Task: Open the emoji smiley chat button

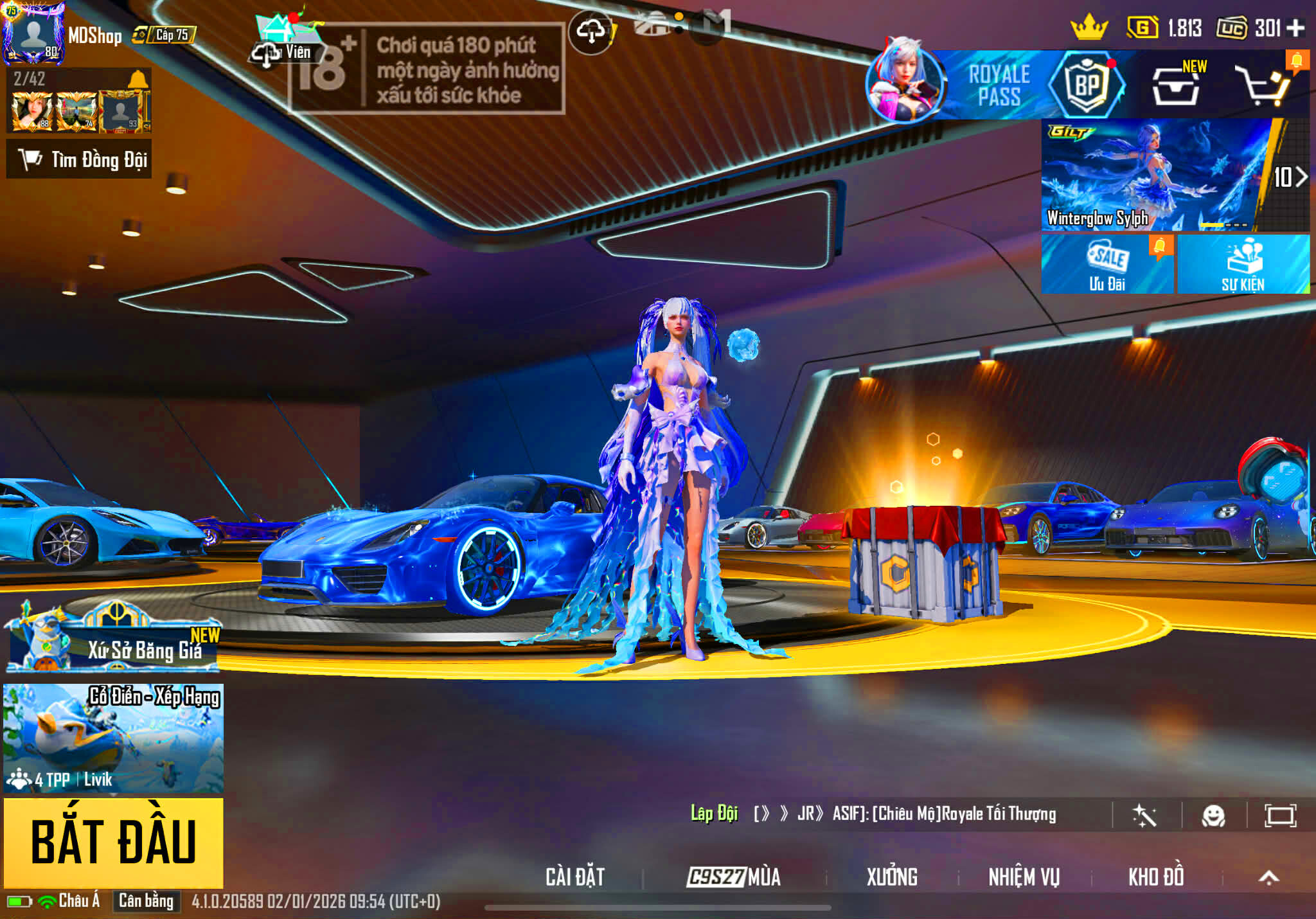Action: click(1213, 816)
